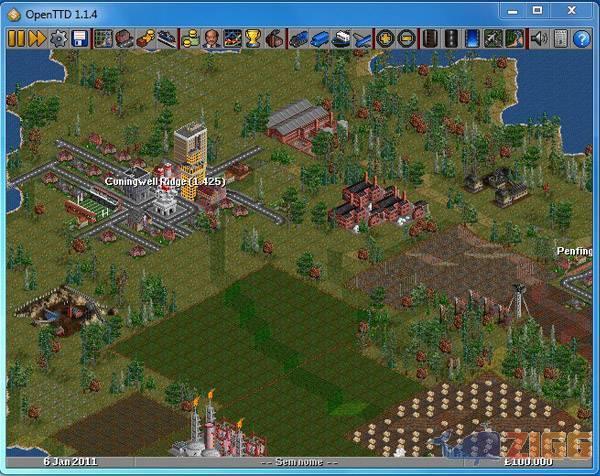Screen dimensions: 600x476
Task: Open the train list
Action: (x=298, y=39)
